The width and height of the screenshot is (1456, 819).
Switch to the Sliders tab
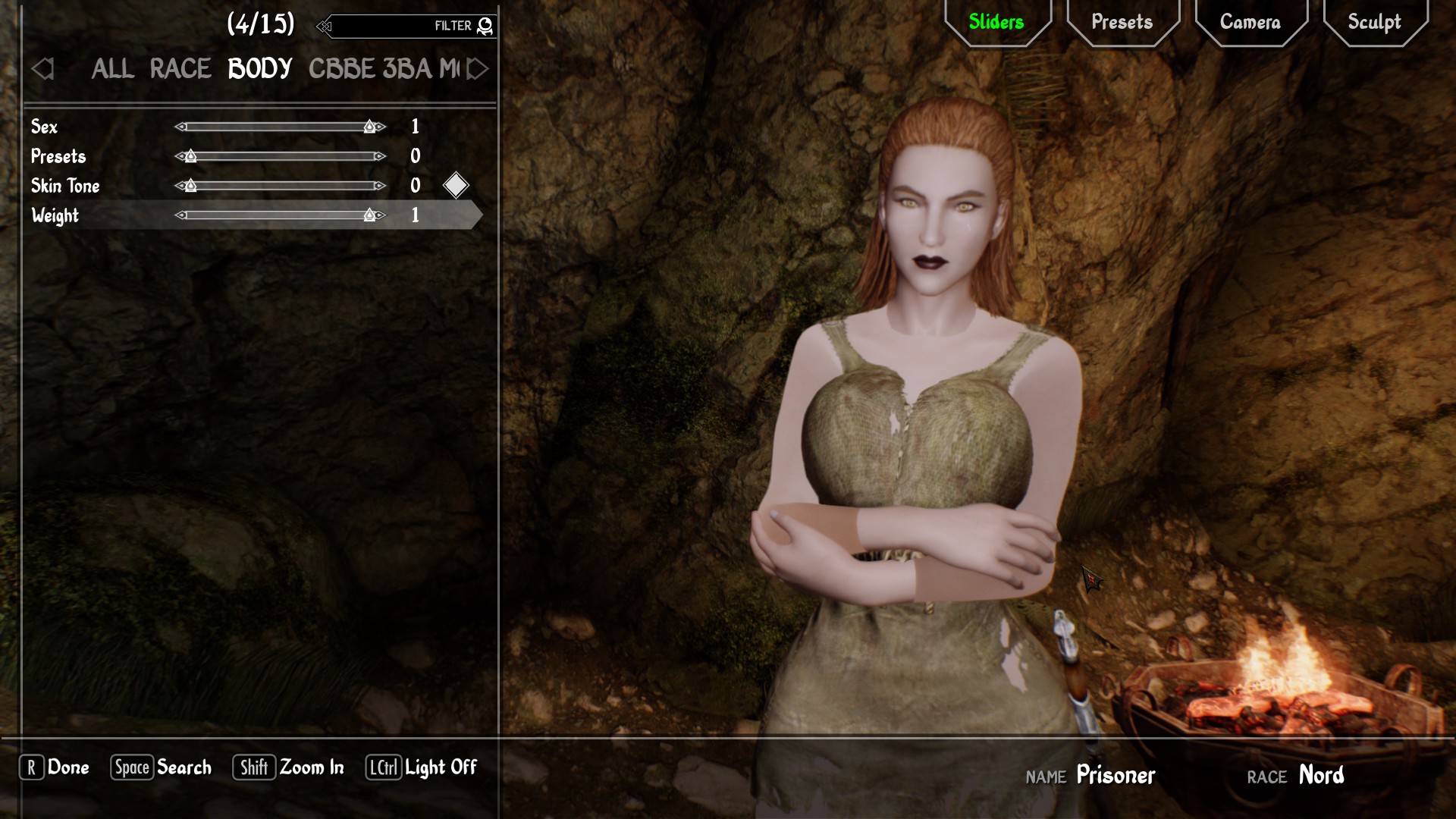coord(996,22)
